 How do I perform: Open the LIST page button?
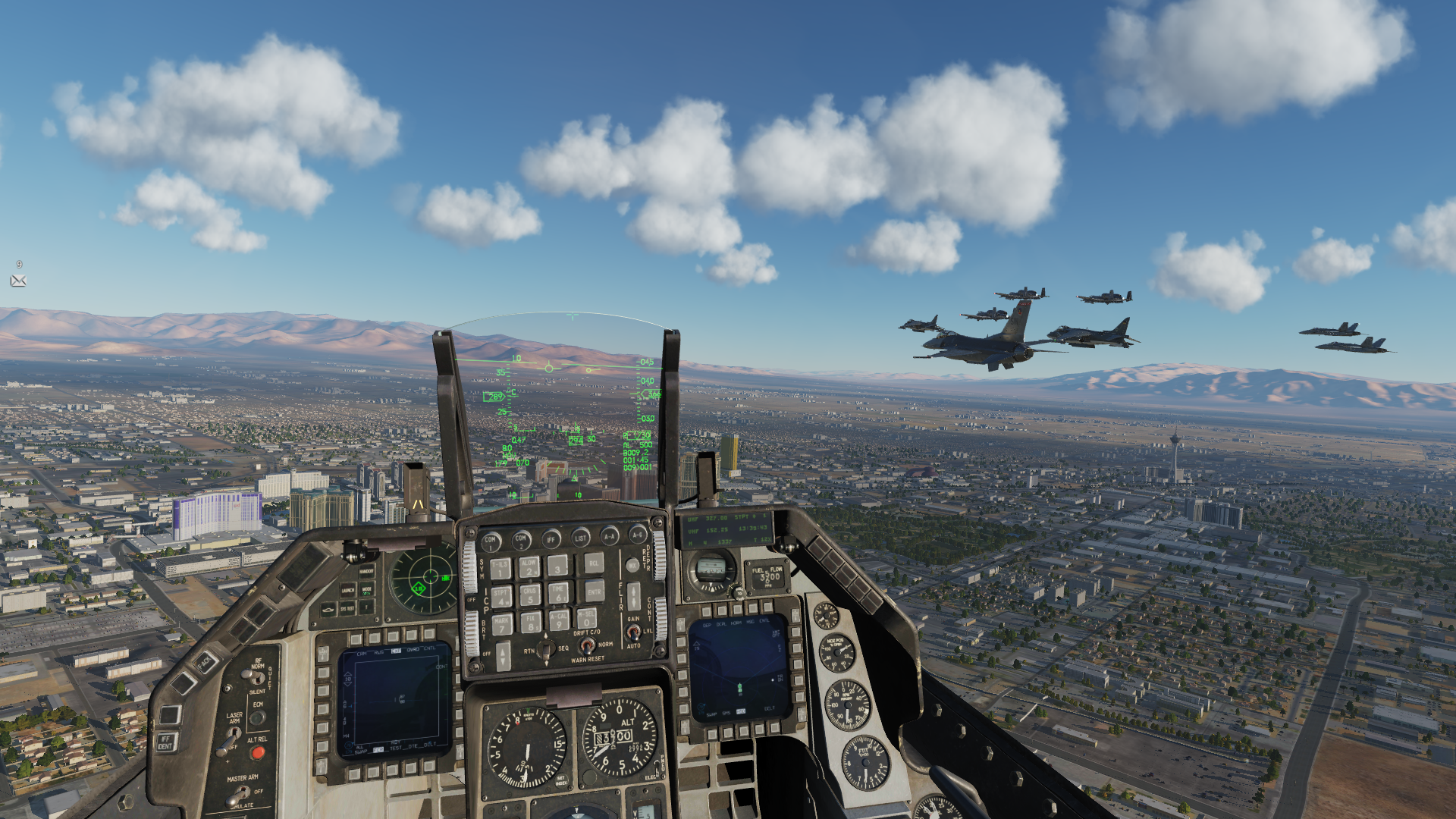click(x=580, y=538)
